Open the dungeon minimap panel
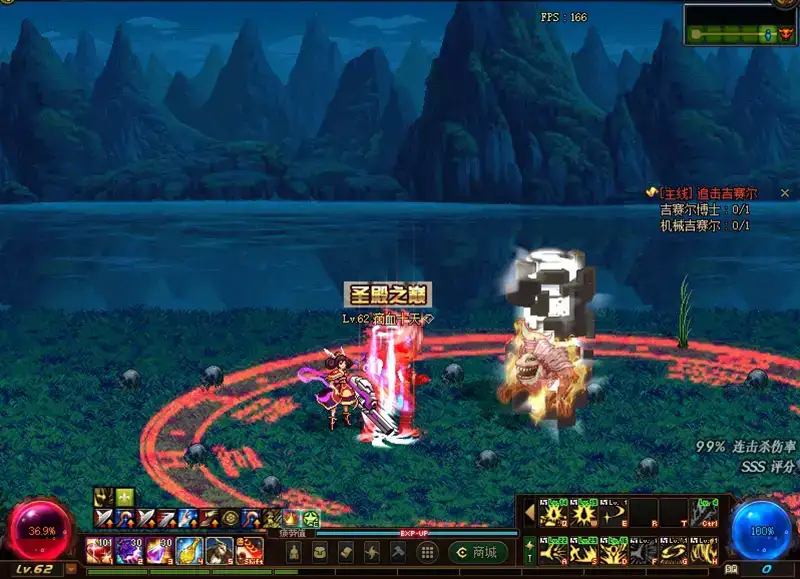 click(740, 24)
